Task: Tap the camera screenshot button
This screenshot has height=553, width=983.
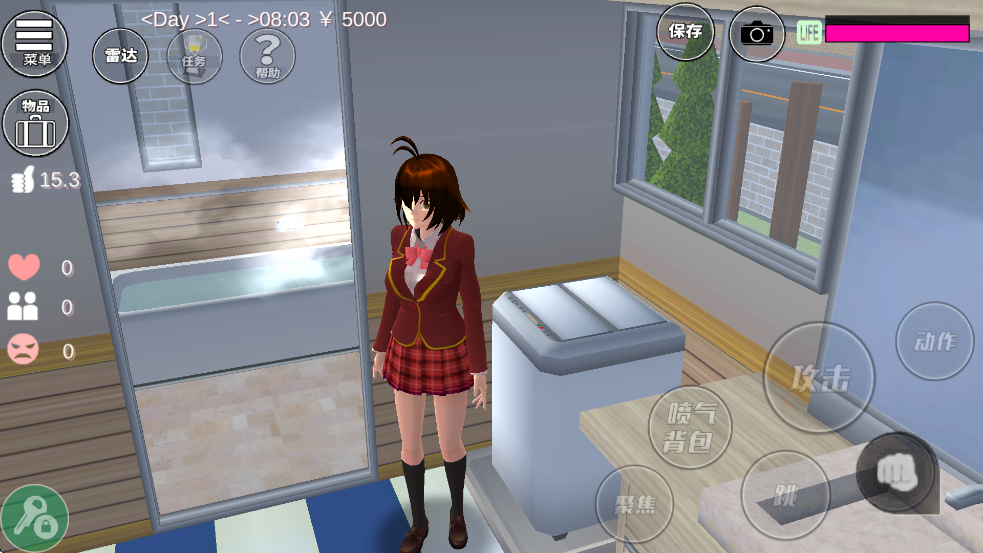Action: click(757, 34)
